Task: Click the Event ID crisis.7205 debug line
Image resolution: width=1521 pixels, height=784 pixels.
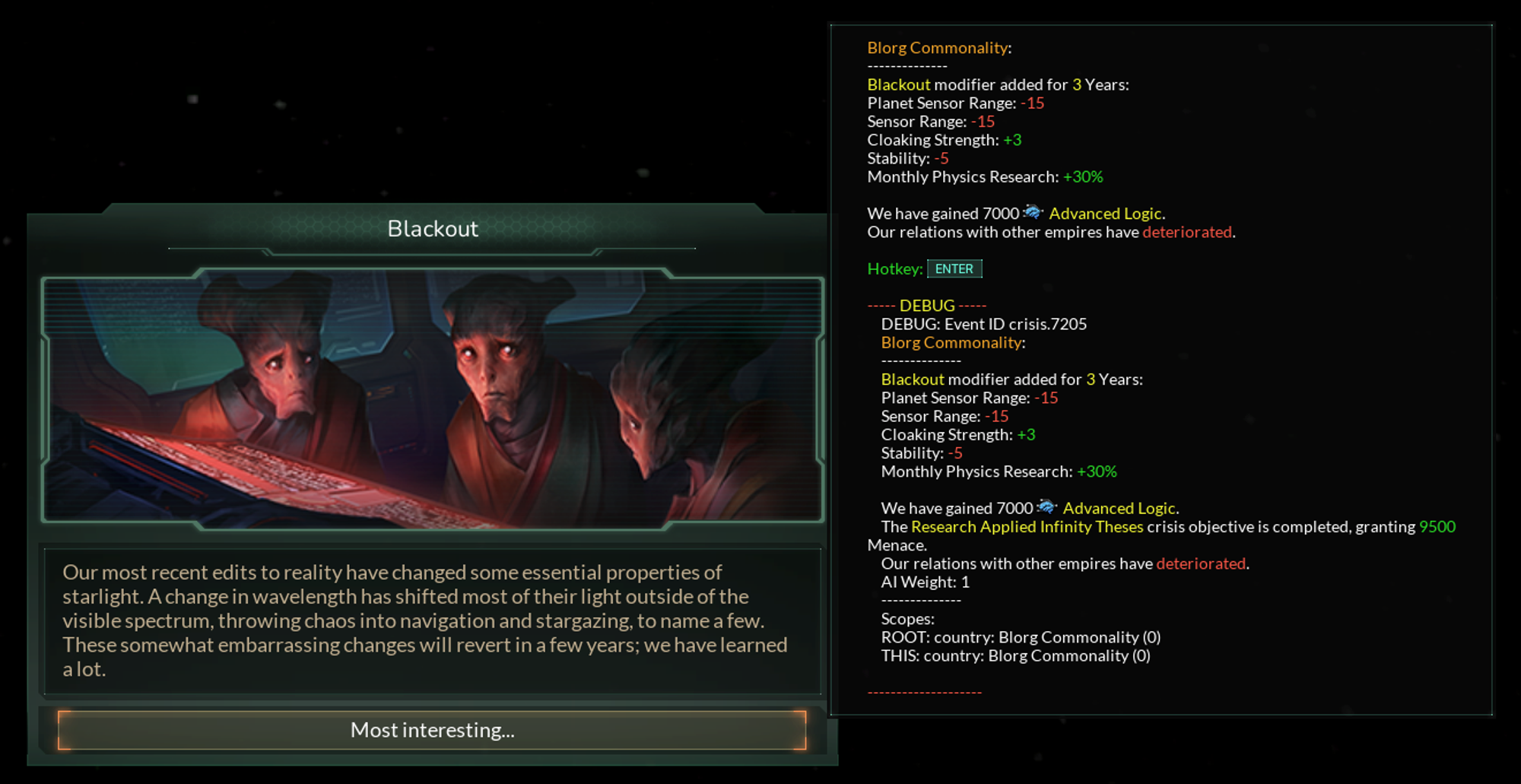Action: pos(983,324)
